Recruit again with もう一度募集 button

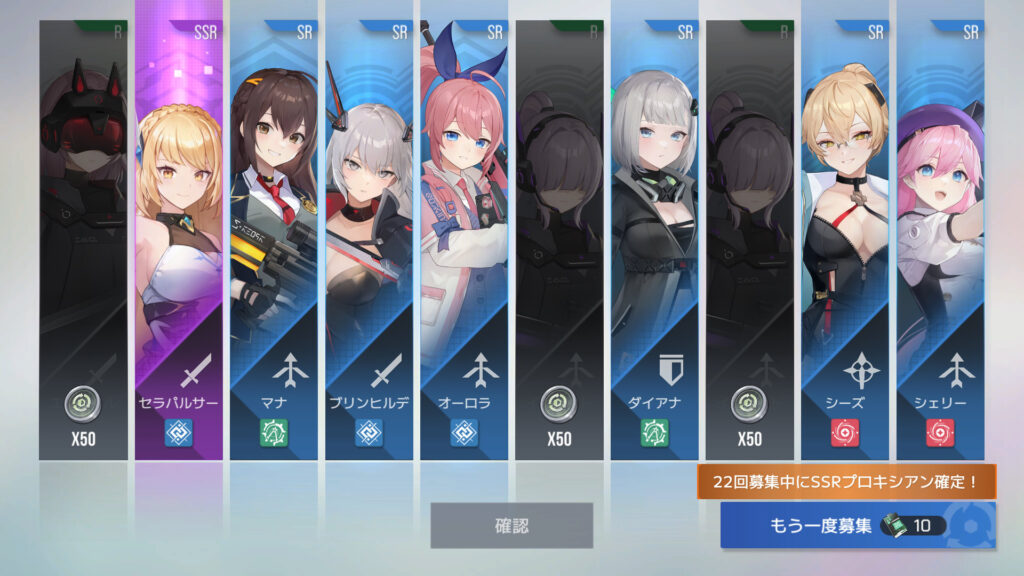pyautogui.click(x=856, y=525)
